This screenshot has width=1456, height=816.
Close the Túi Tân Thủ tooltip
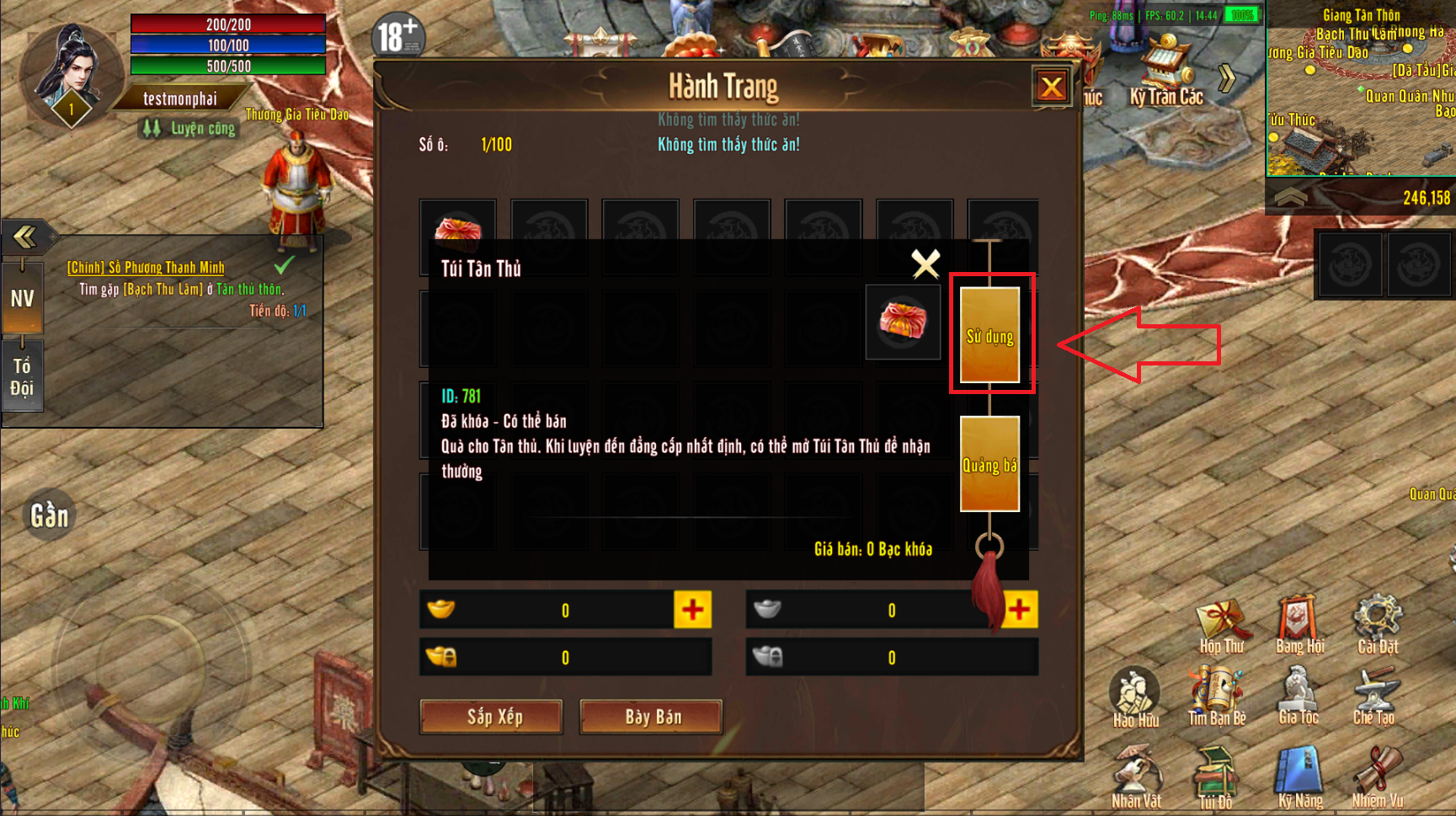coord(925,264)
